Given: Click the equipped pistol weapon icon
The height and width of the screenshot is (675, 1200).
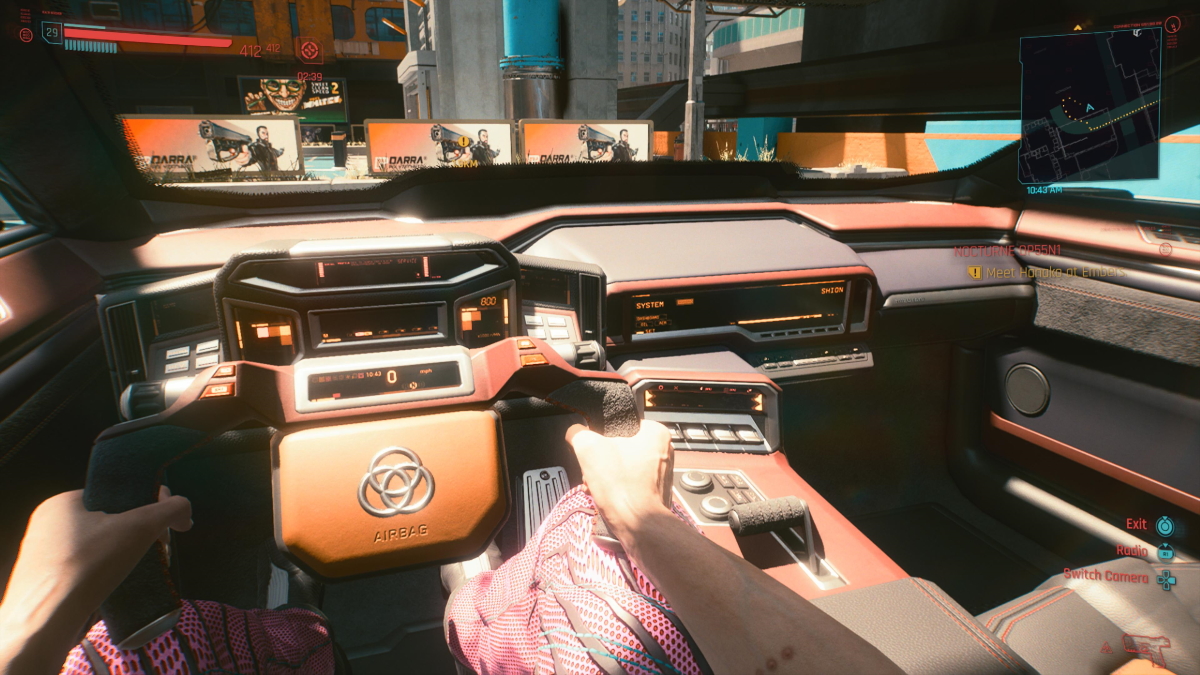Looking at the screenshot, I should click(1145, 649).
